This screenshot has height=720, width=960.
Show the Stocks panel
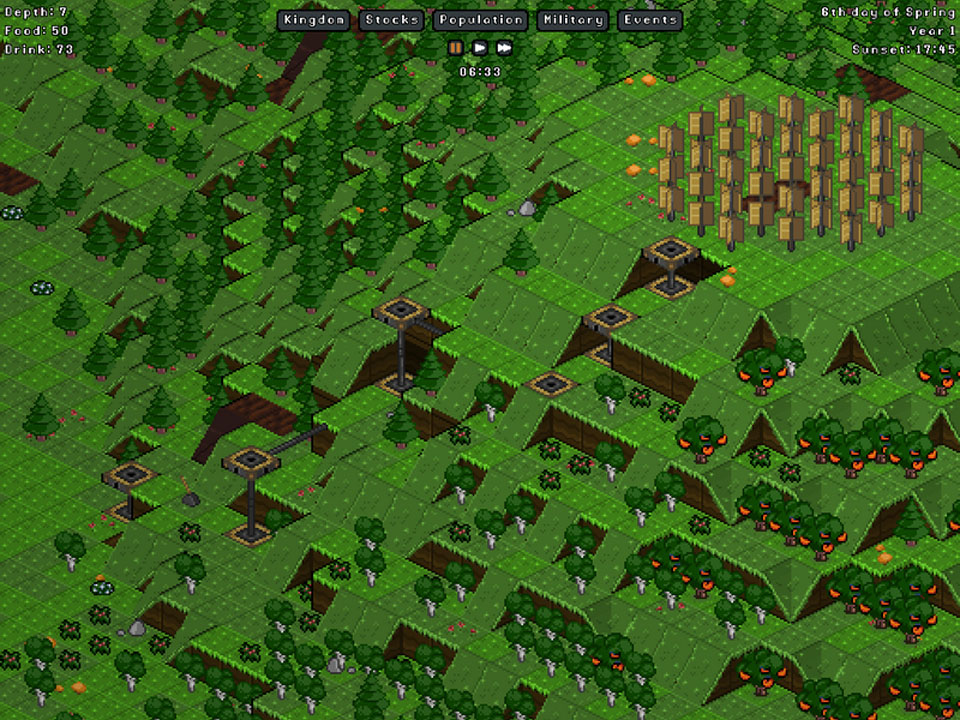391,20
